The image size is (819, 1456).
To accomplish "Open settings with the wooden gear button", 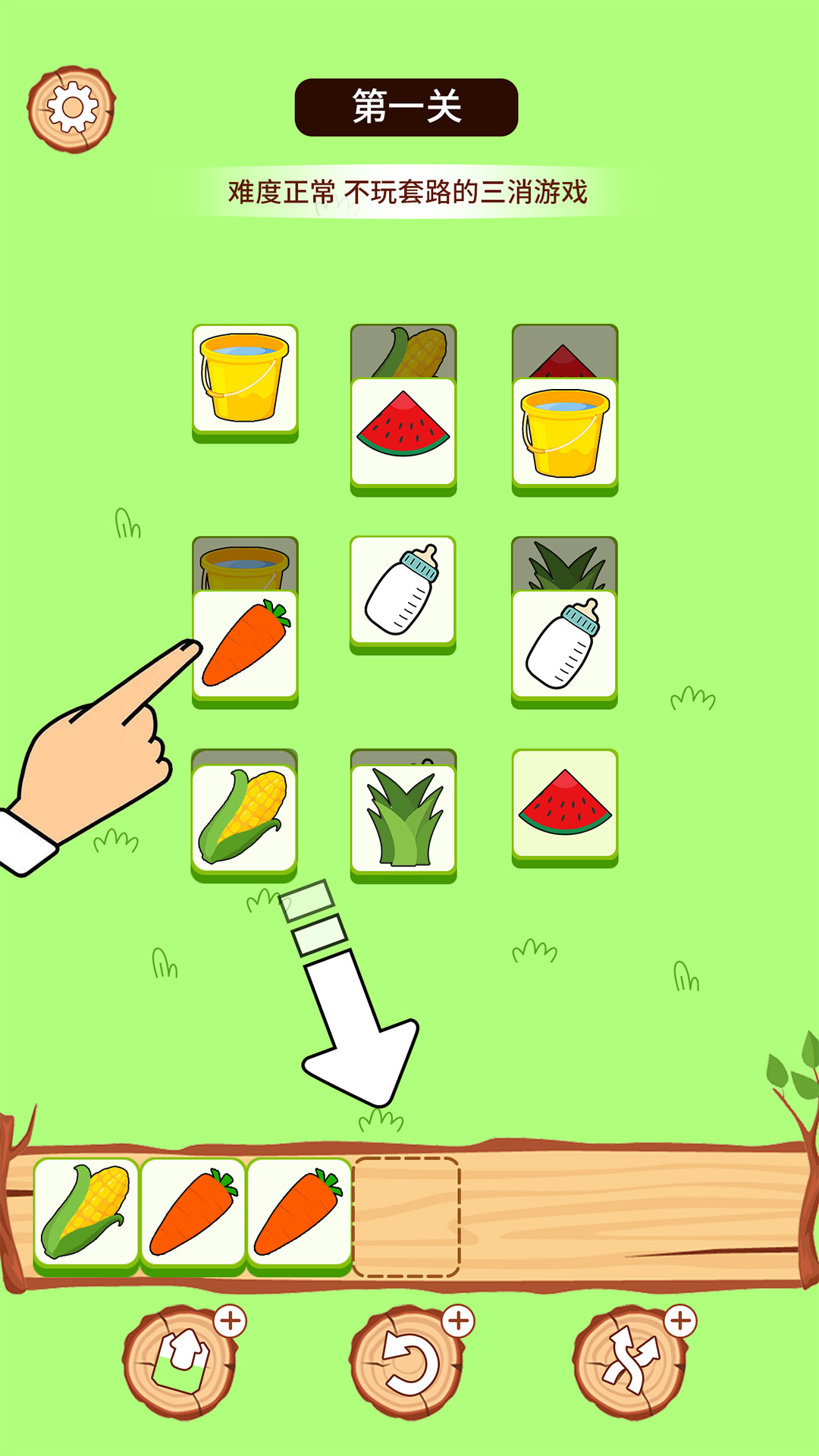I will [71, 108].
